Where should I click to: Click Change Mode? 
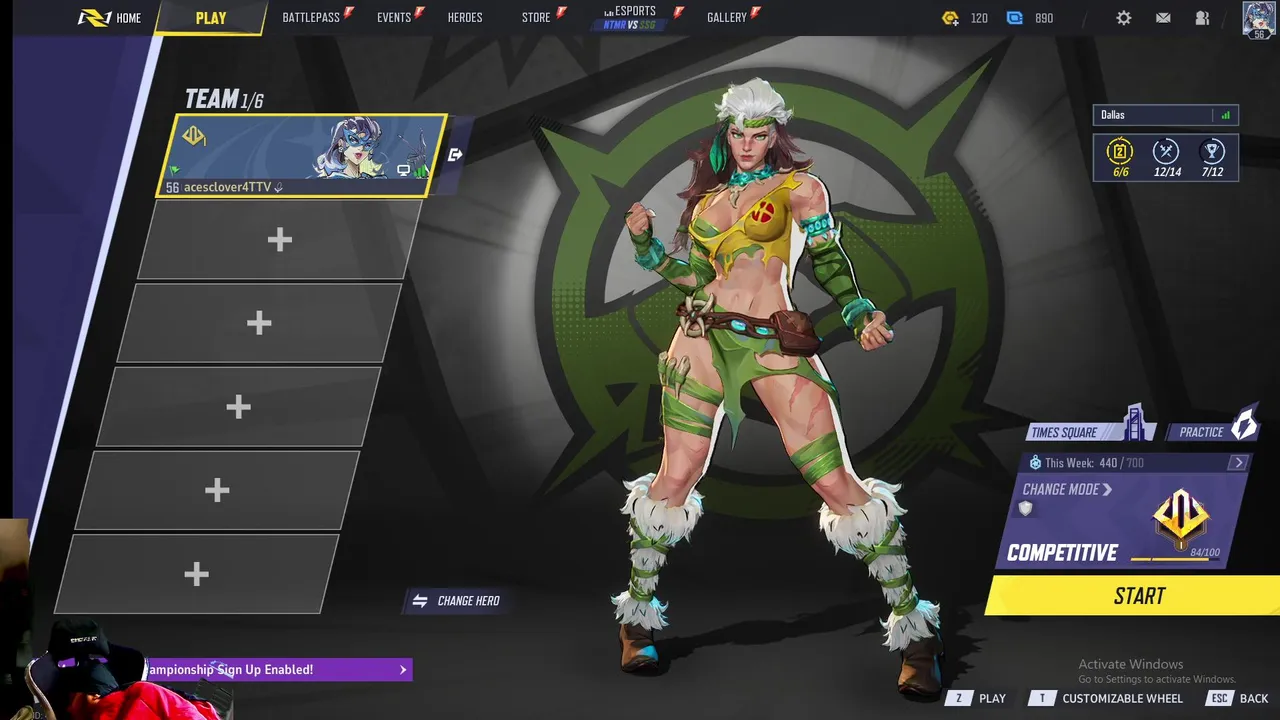[1067, 490]
